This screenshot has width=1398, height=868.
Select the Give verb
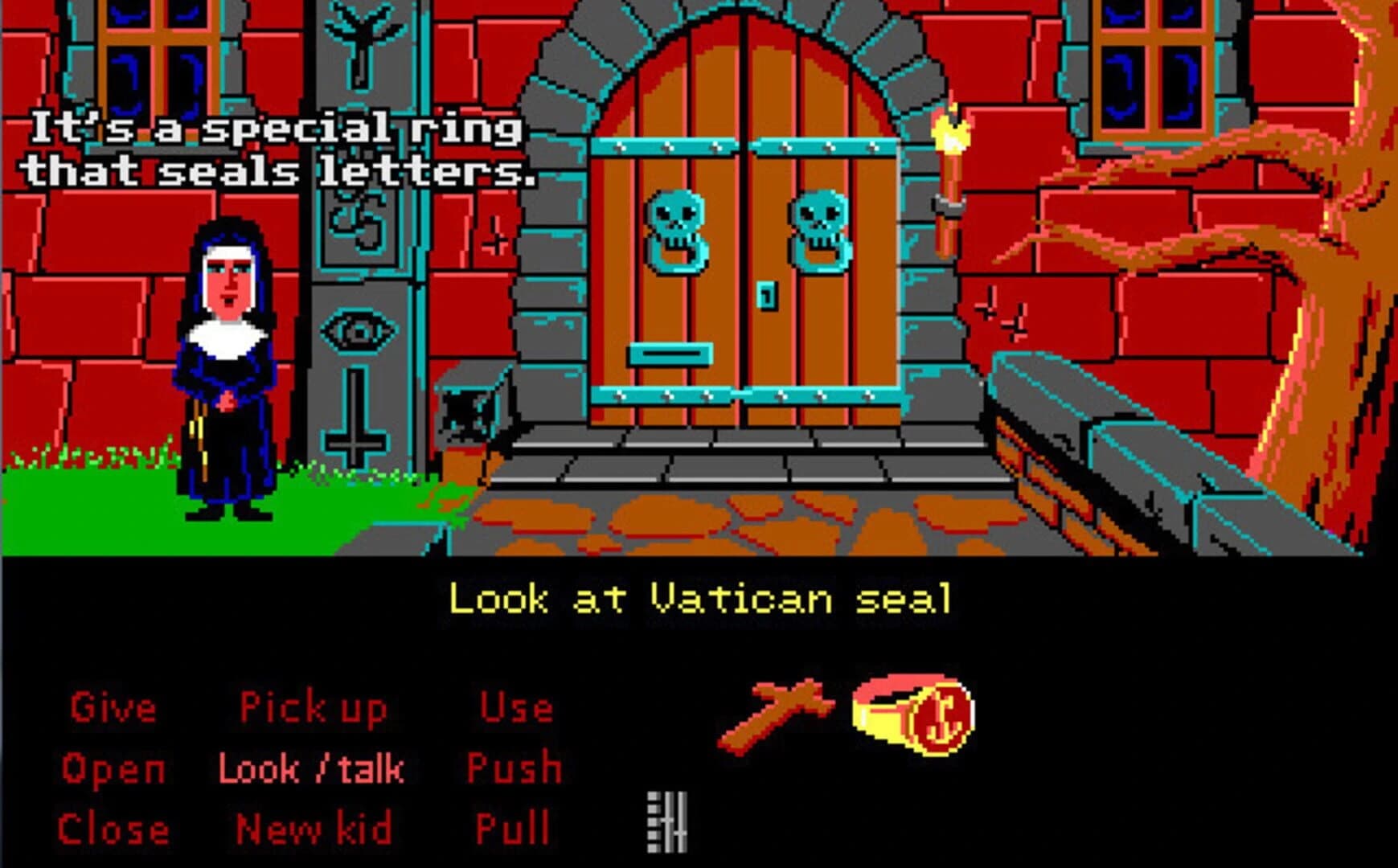(x=113, y=707)
